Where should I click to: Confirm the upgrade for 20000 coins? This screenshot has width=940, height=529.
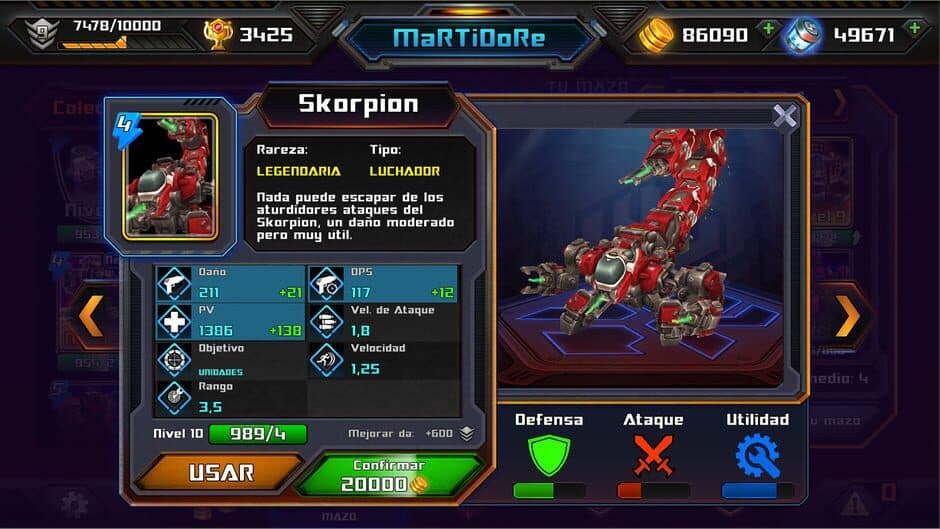pos(388,476)
